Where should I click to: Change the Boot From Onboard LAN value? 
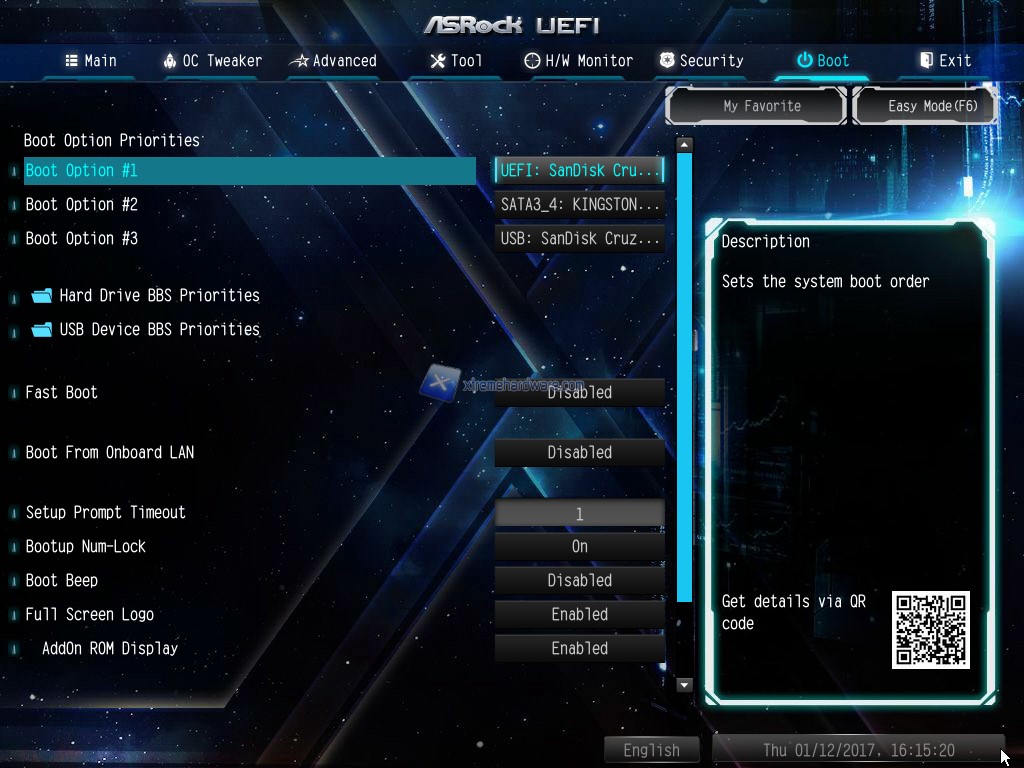point(580,452)
